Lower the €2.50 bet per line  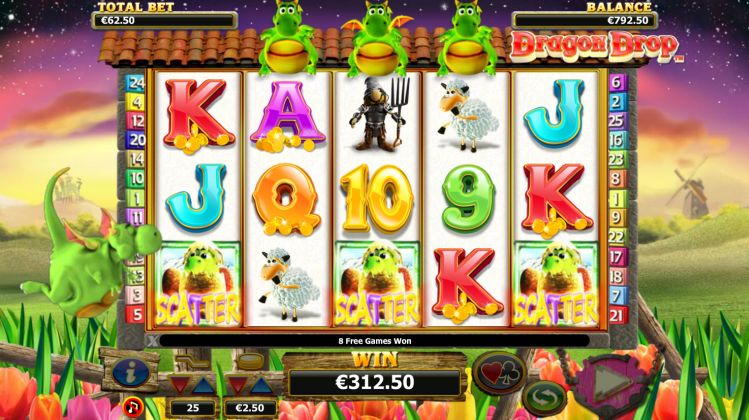237,385
